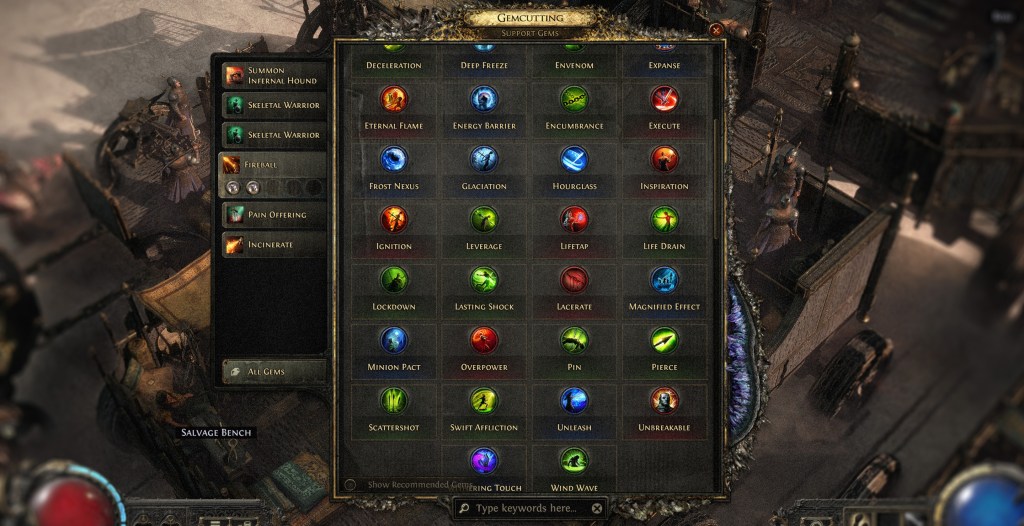Image resolution: width=1024 pixels, height=526 pixels.
Task: Select the Scattershot support gem
Action: [393, 400]
